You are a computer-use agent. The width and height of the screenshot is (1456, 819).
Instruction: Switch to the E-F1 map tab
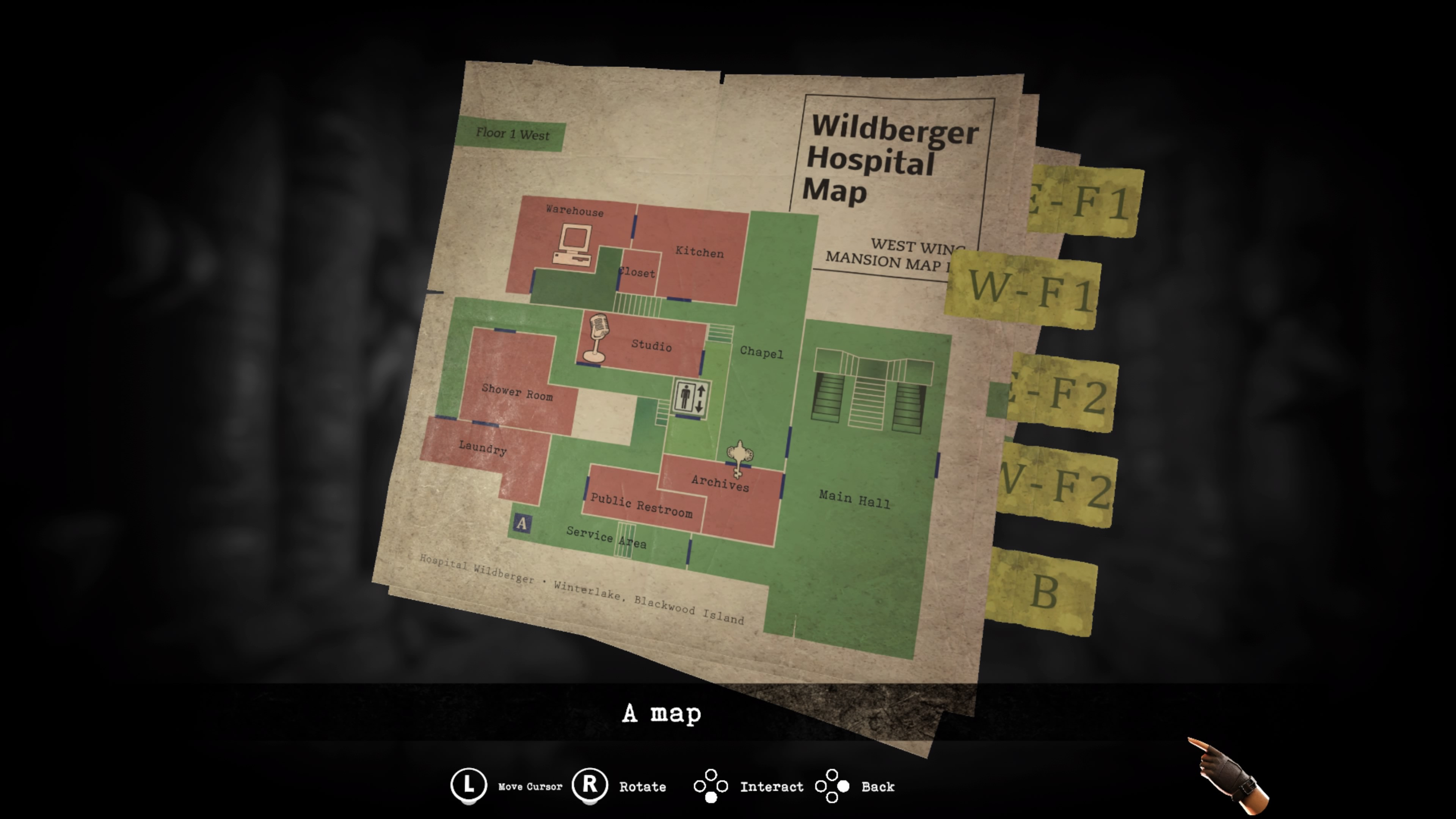(1084, 201)
